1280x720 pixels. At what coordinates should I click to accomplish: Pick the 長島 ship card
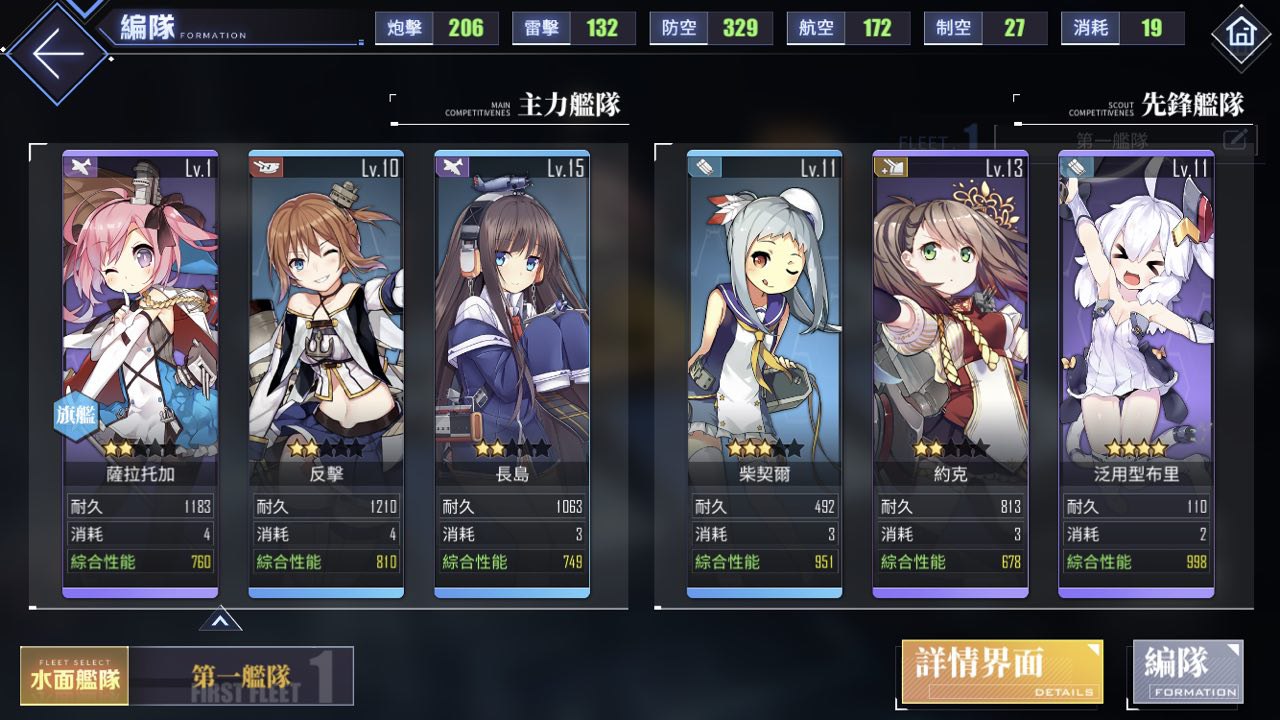coord(512,320)
